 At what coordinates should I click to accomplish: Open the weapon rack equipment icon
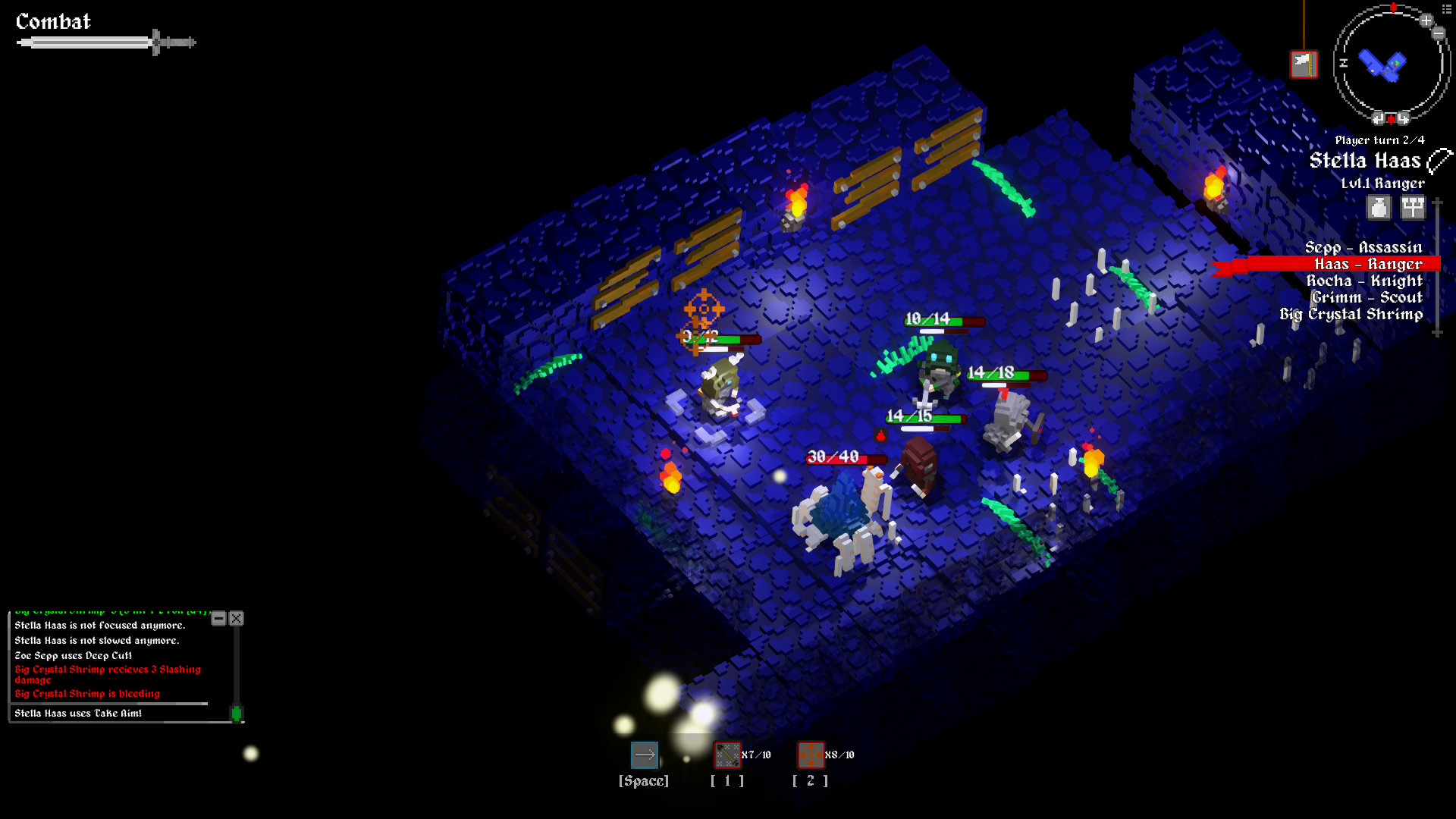1412,207
